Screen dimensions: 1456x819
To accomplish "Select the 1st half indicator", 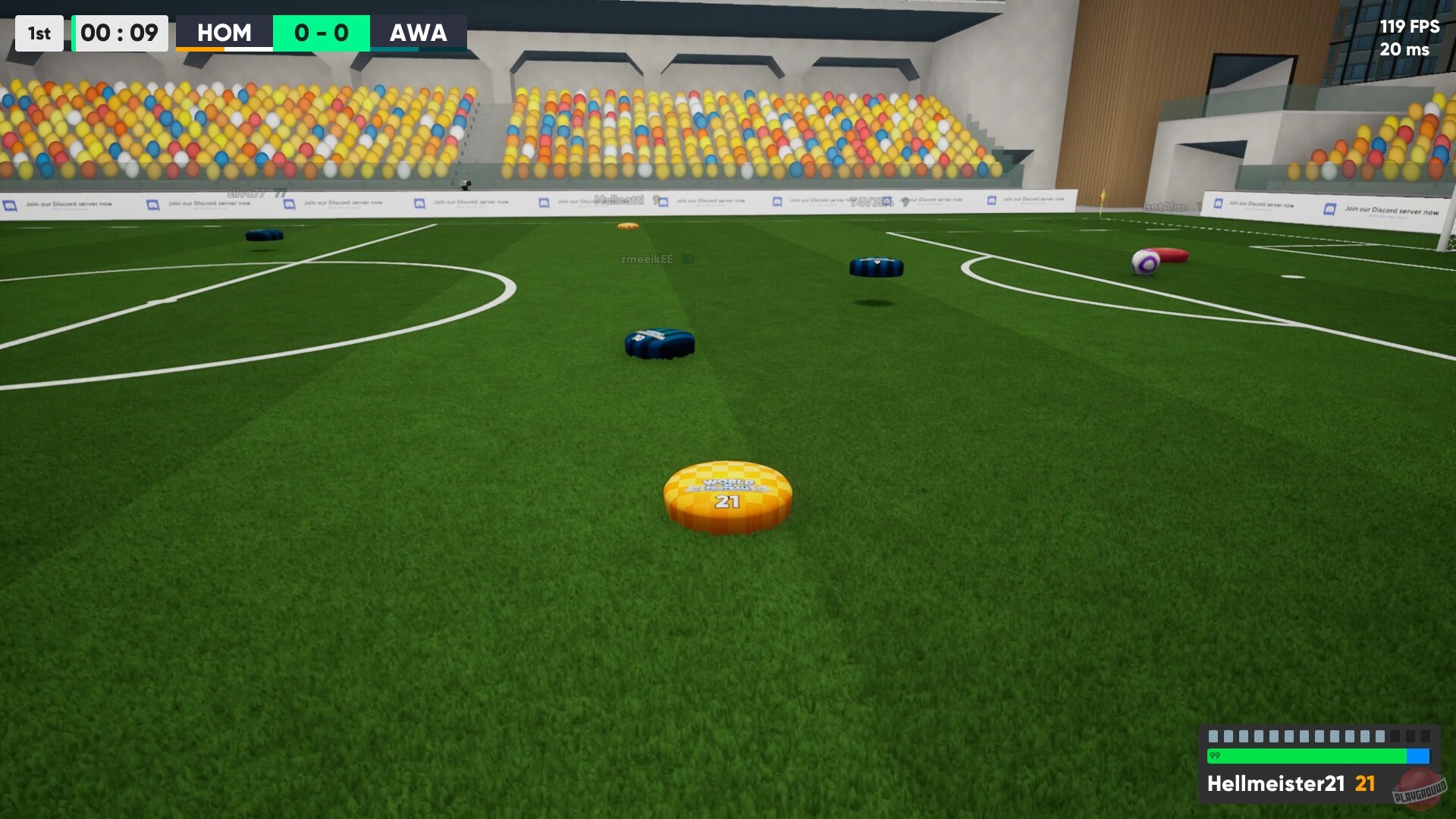I will pyautogui.click(x=39, y=33).
